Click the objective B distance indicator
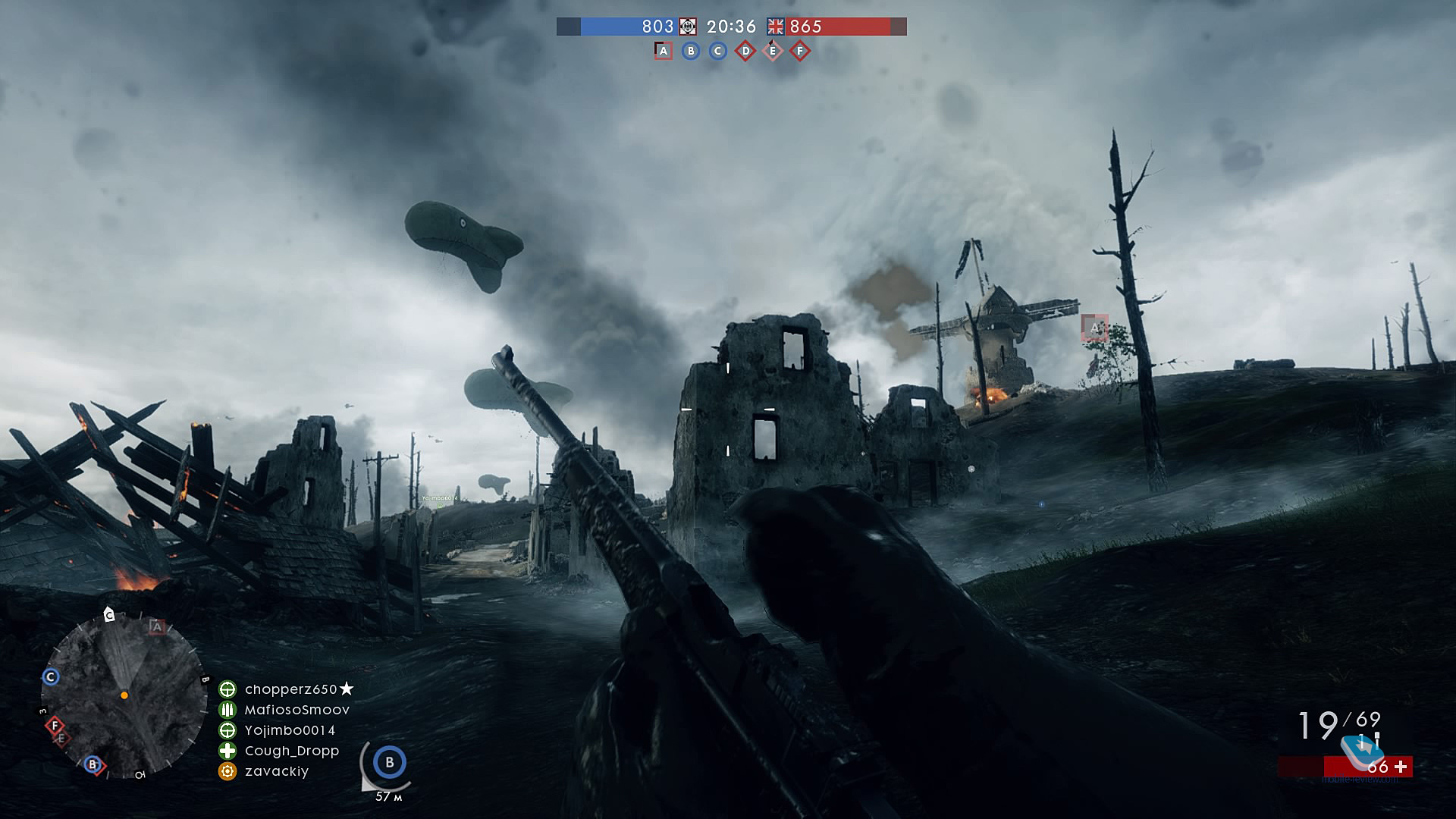Image resolution: width=1456 pixels, height=819 pixels. click(x=390, y=763)
